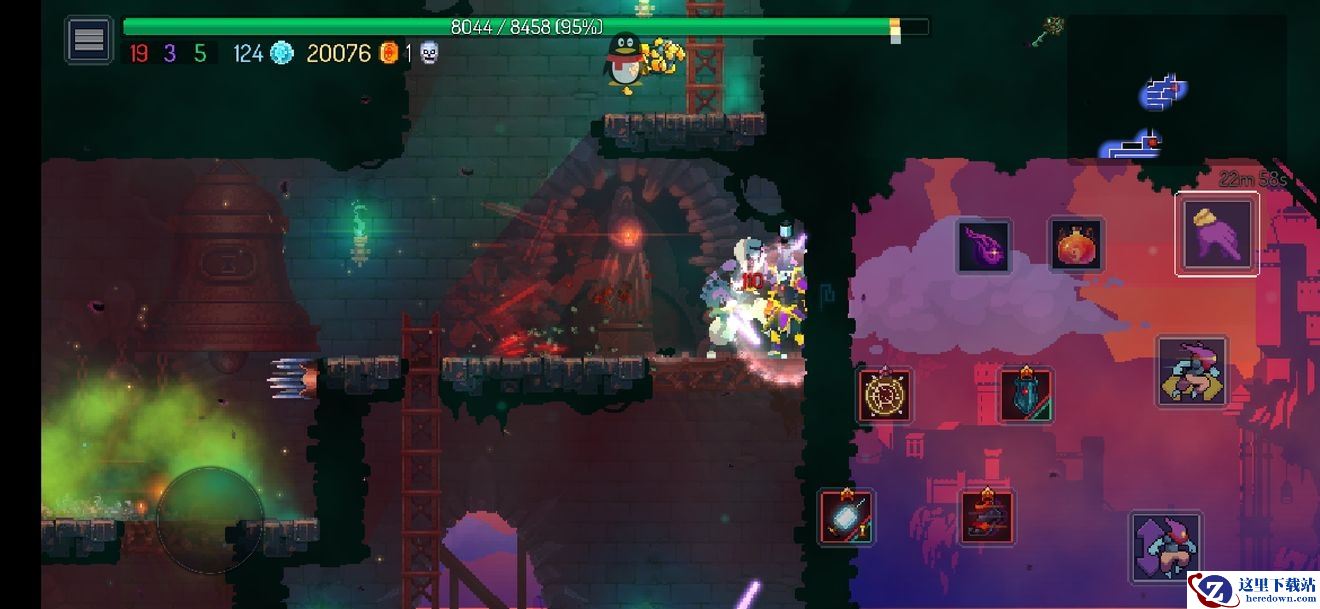The image size is (1320, 609).
Task: Open the hamburger pause menu
Action: (x=89, y=40)
